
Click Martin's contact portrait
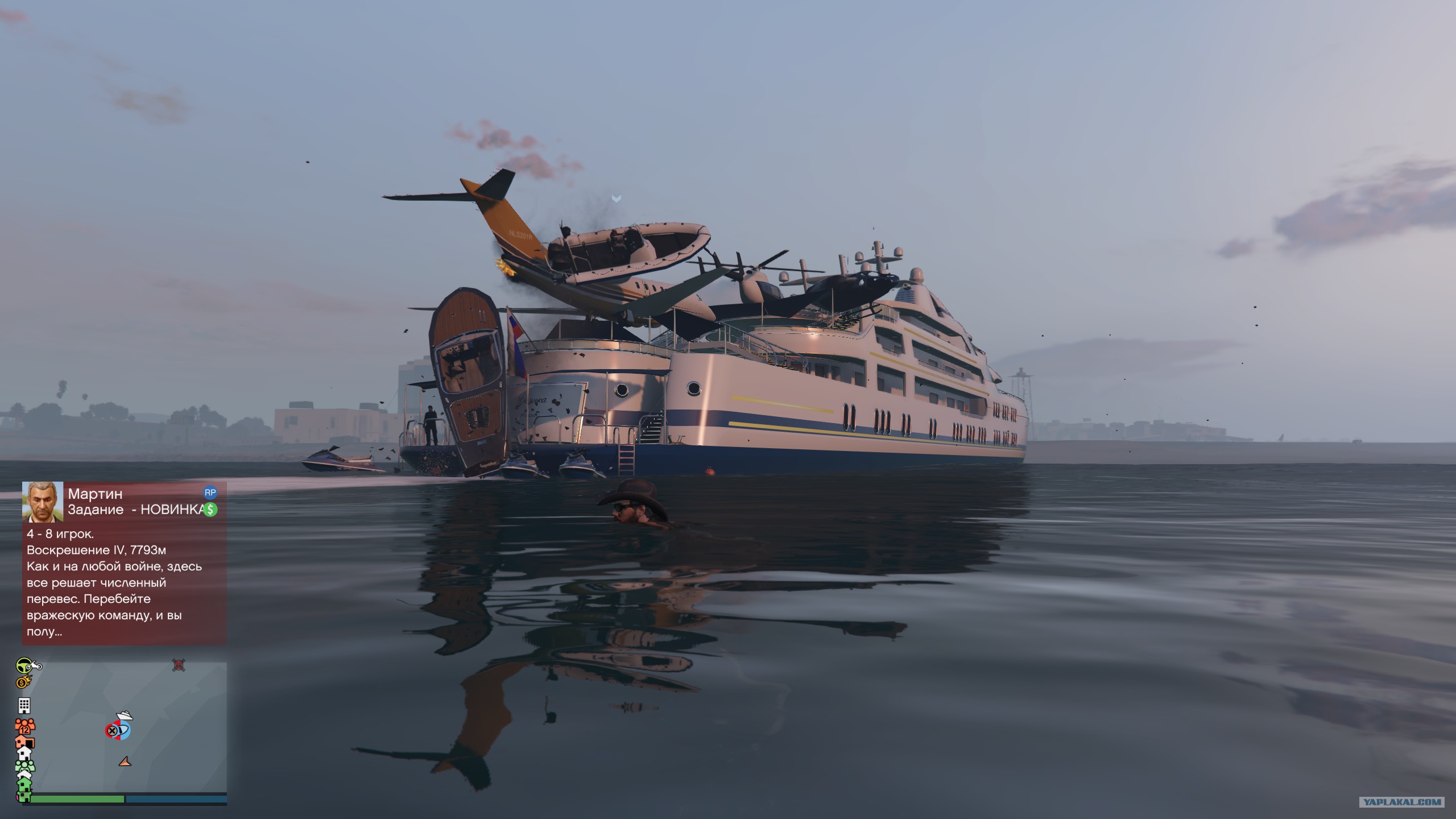coord(43,502)
